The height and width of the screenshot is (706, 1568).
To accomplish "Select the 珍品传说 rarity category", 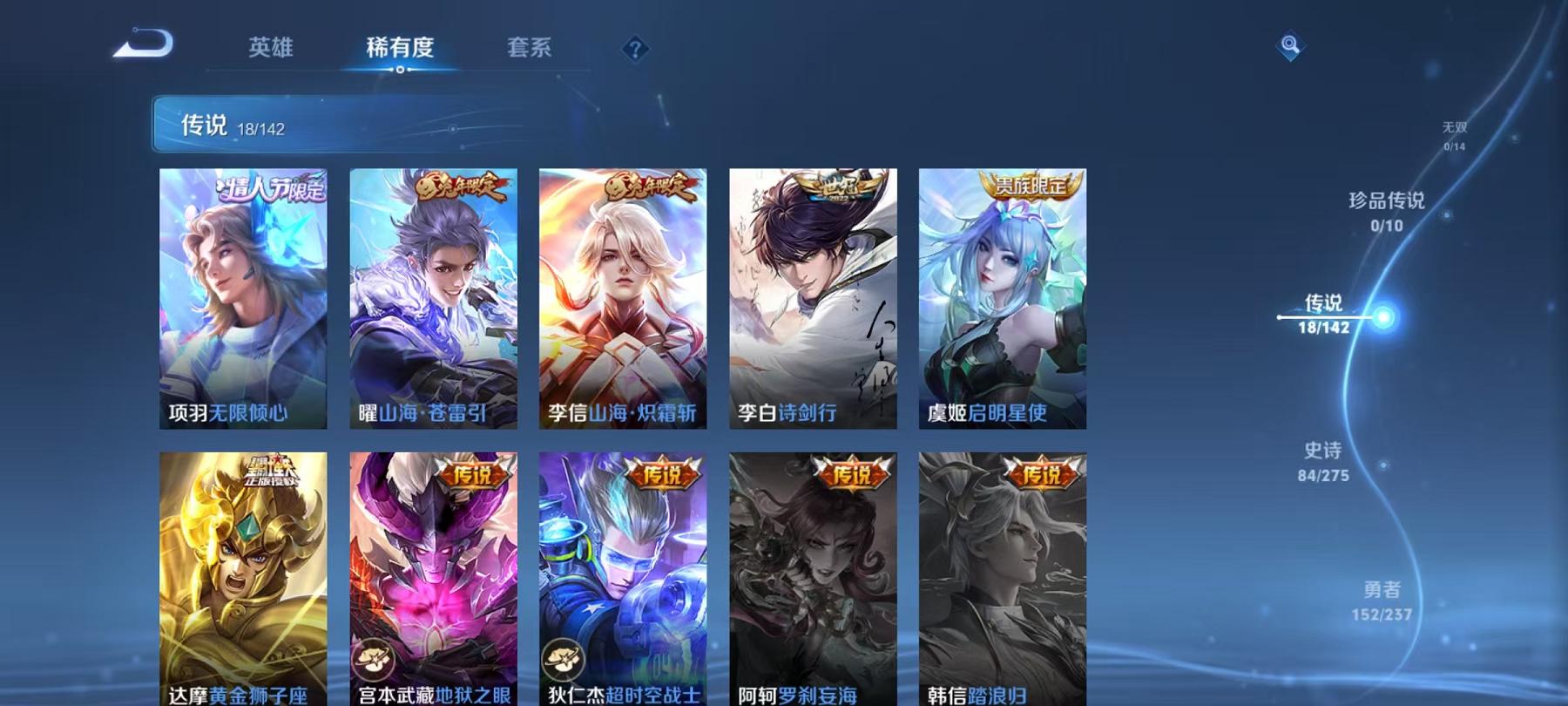I will click(1384, 206).
